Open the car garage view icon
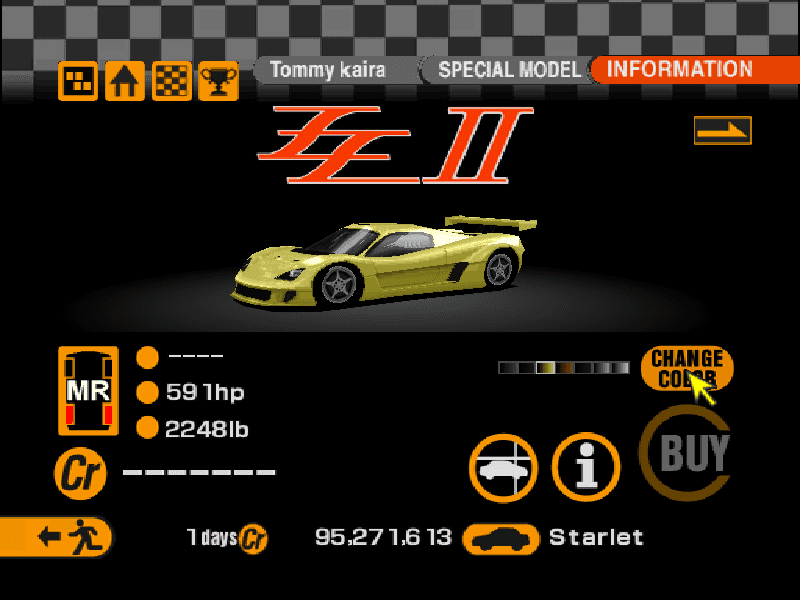 pos(504,468)
